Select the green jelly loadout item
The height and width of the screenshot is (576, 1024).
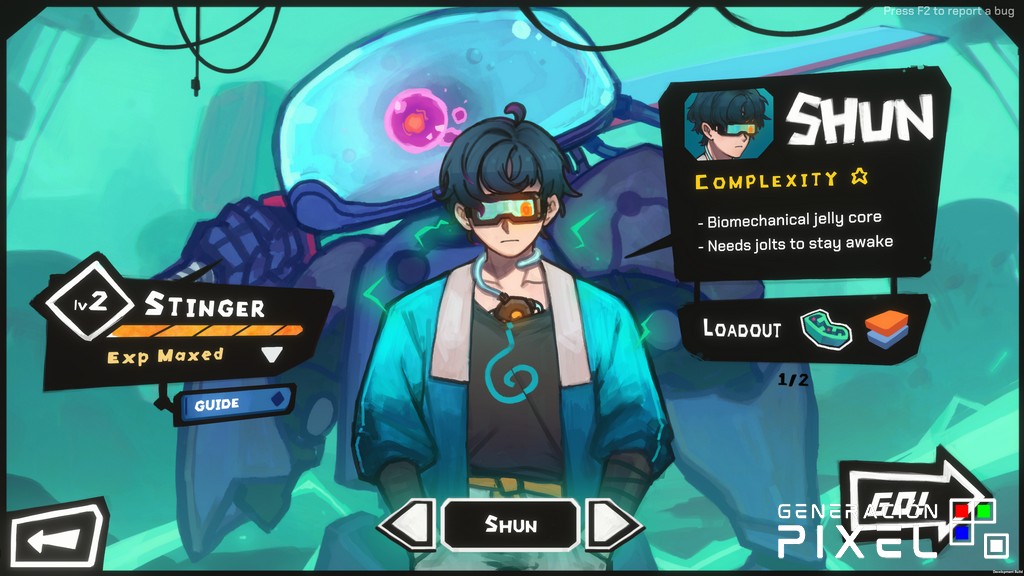click(827, 330)
